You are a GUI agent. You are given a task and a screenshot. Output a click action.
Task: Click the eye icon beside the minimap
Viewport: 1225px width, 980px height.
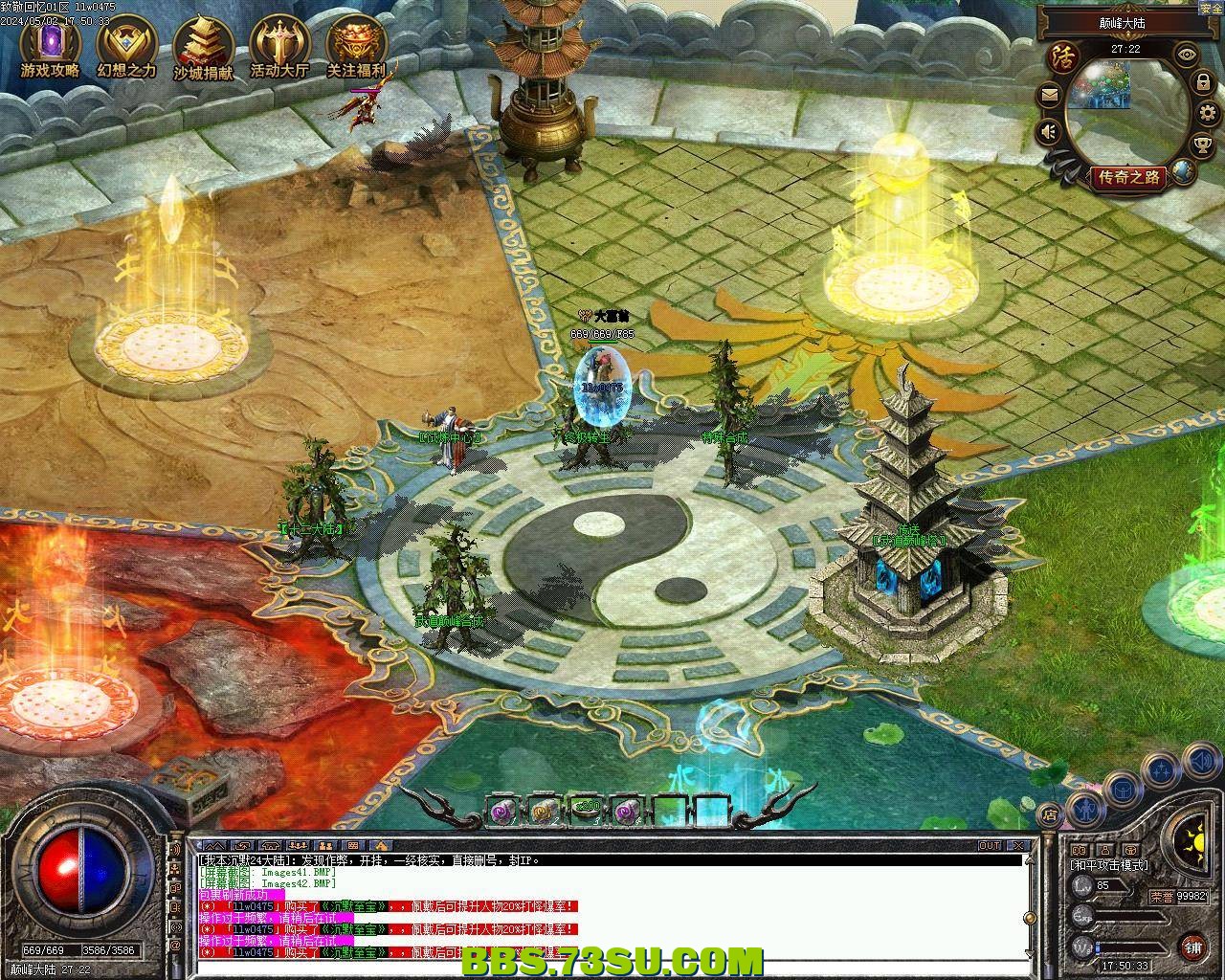(x=1187, y=55)
